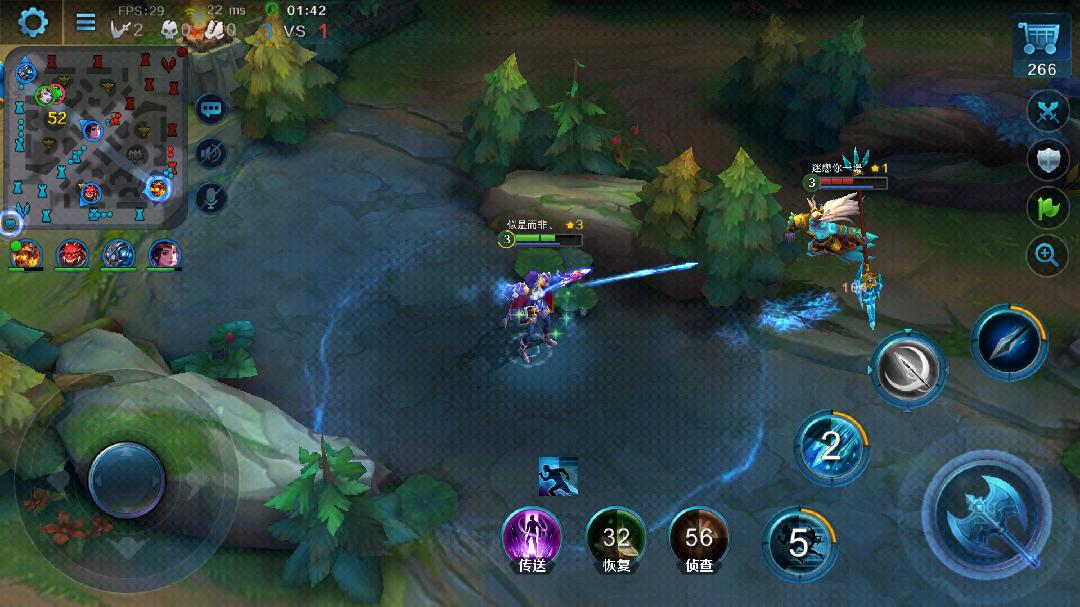Send the shield retreat signal

coord(1047,158)
